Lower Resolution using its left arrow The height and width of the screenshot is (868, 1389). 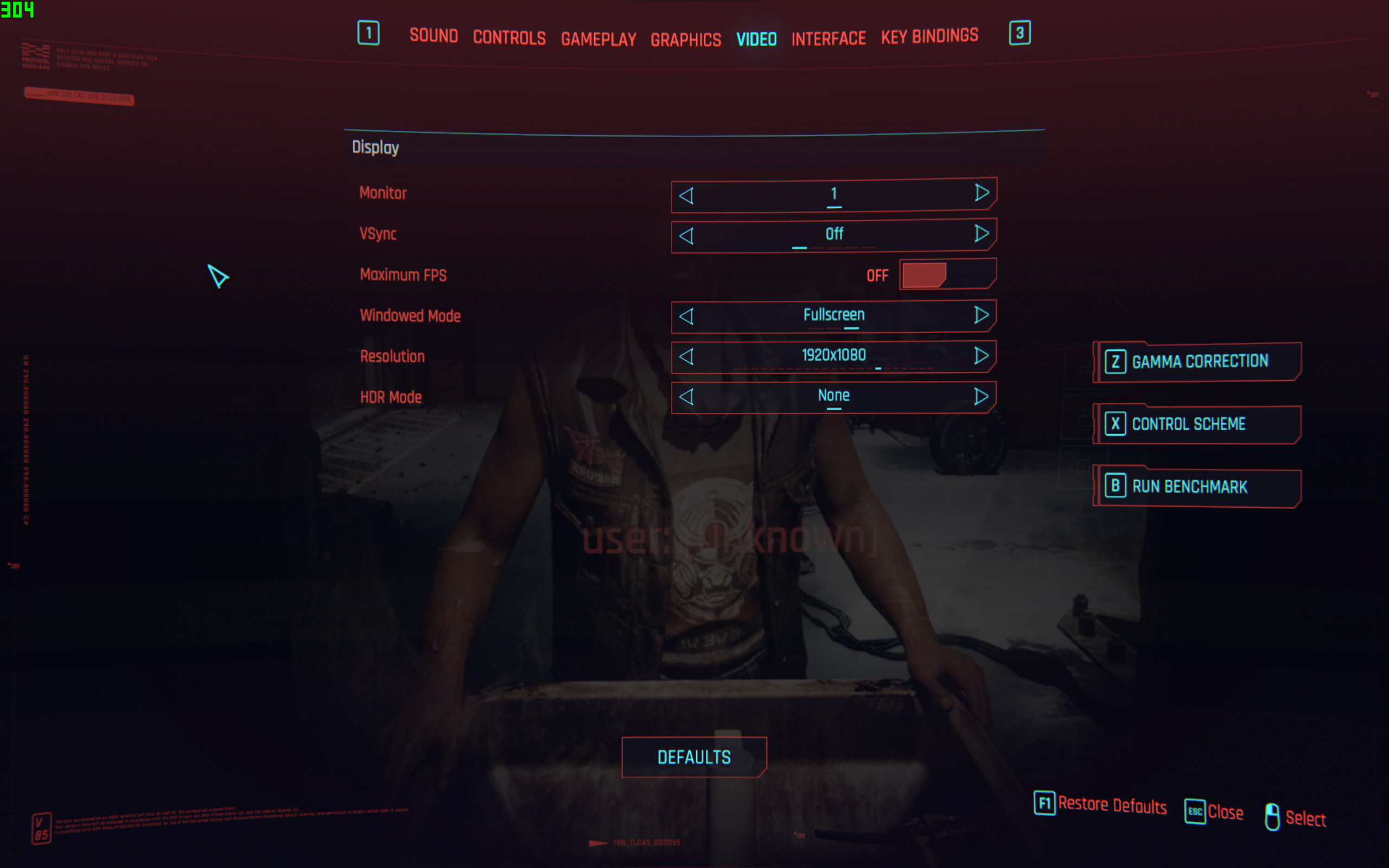click(686, 356)
